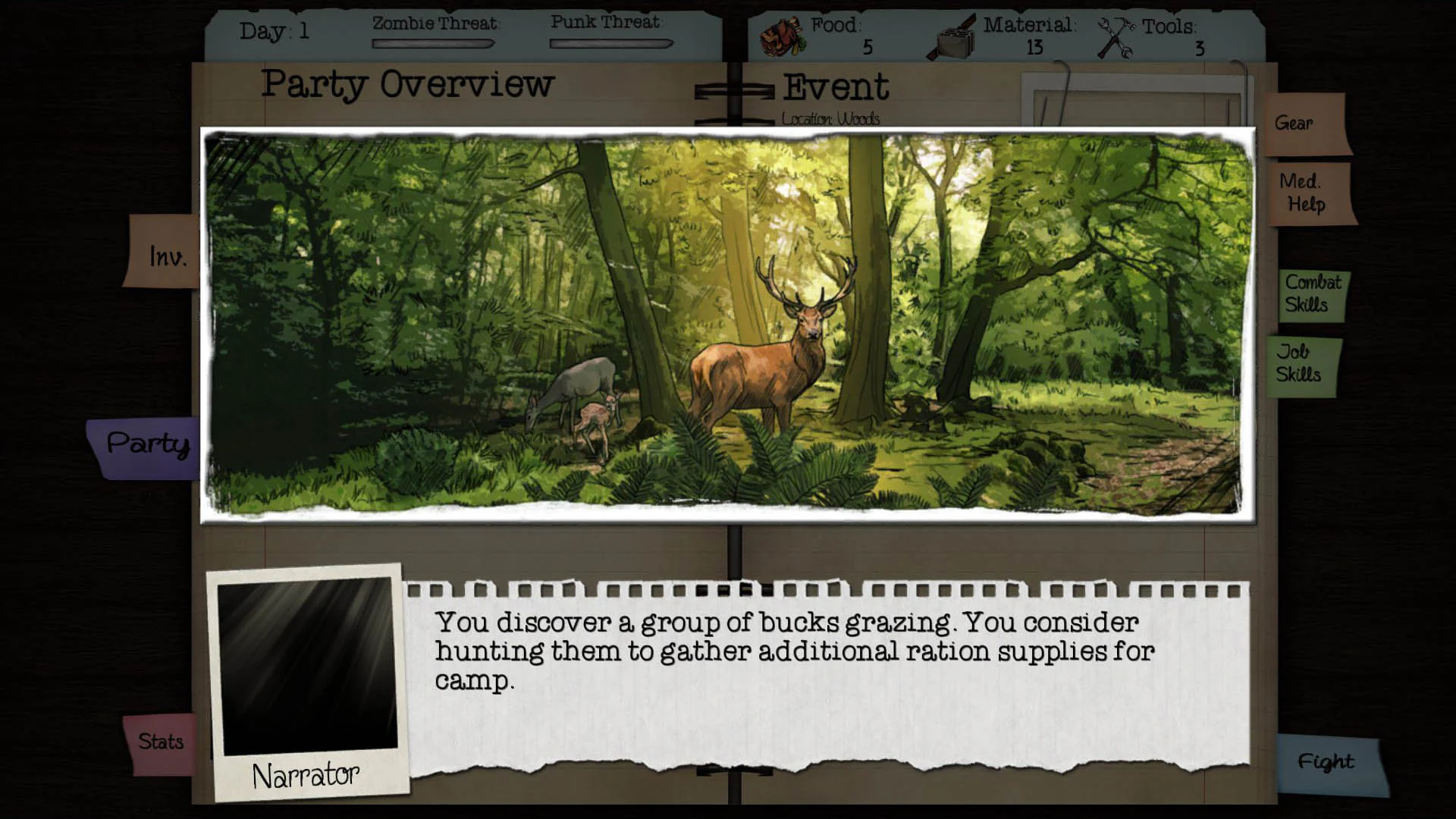Open the Job Skills page
1456x819 pixels.
pyautogui.click(x=1299, y=362)
